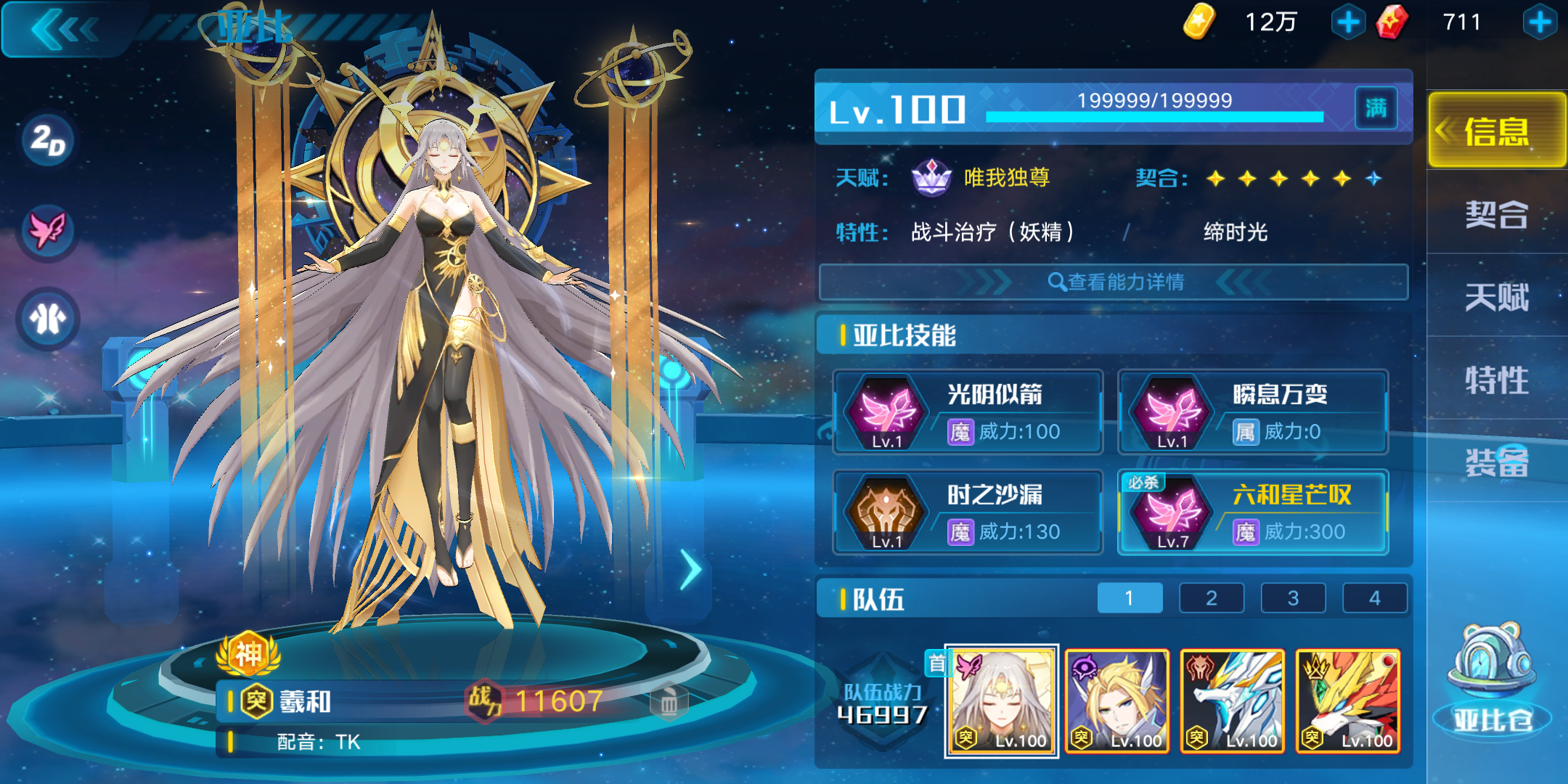The height and width of the screenshot is (784, 1568).
Task: Click the + button beside the gold coin count
Action: click(x=1348, y=22)
